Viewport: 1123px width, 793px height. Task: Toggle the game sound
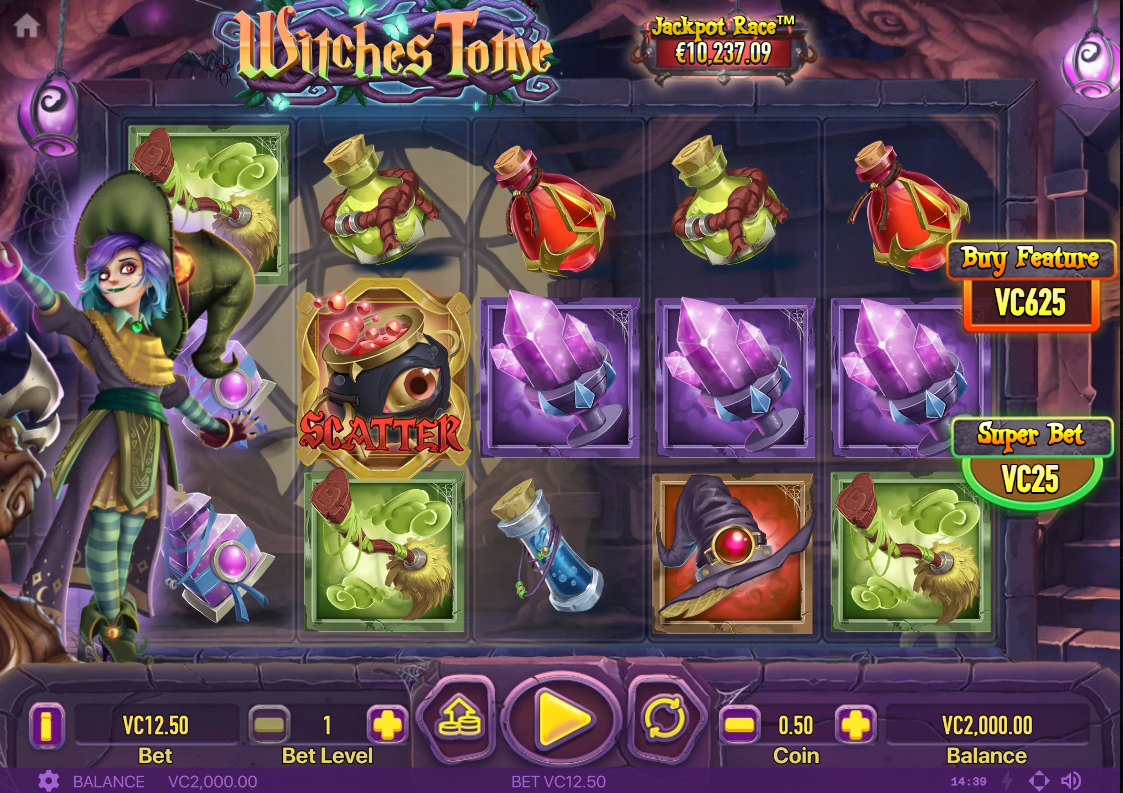[1071, 781]
